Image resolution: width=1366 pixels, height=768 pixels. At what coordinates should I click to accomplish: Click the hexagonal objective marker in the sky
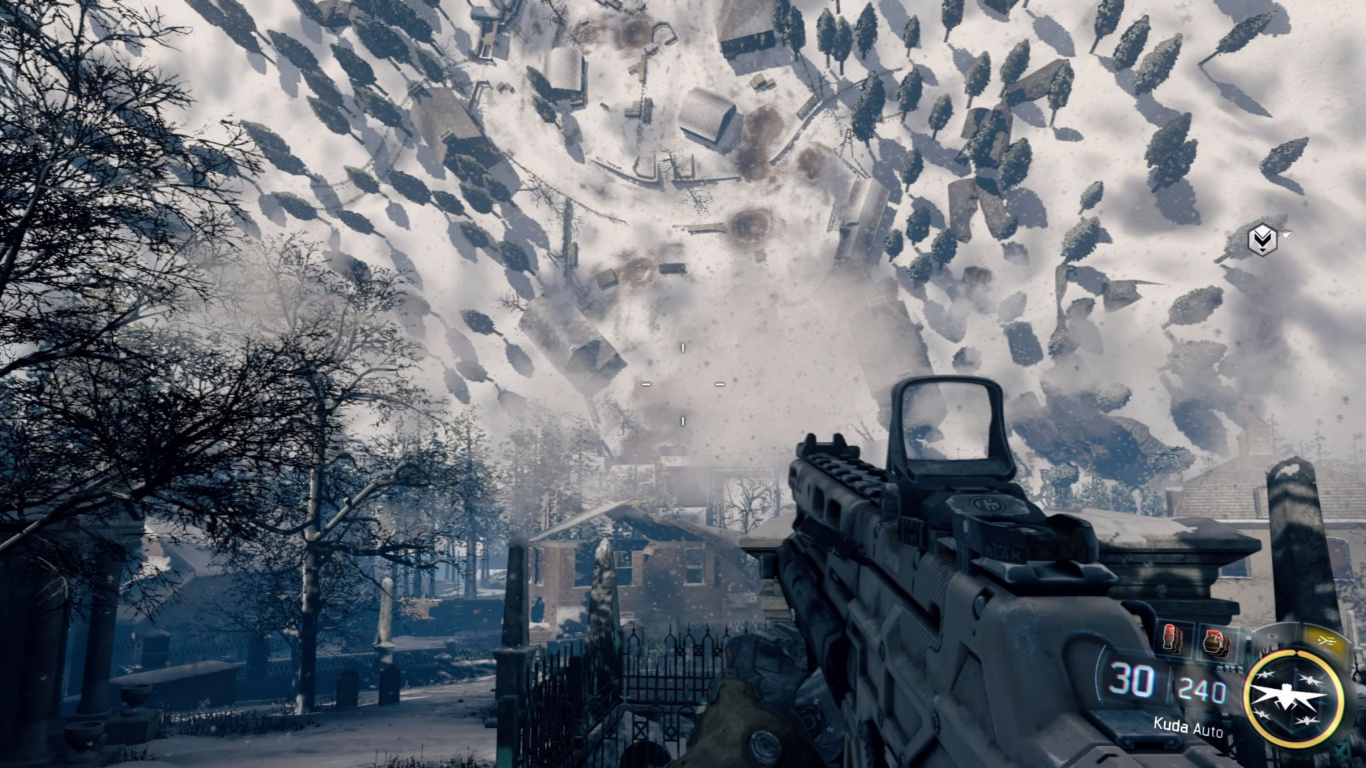(x=1262, y=240)
